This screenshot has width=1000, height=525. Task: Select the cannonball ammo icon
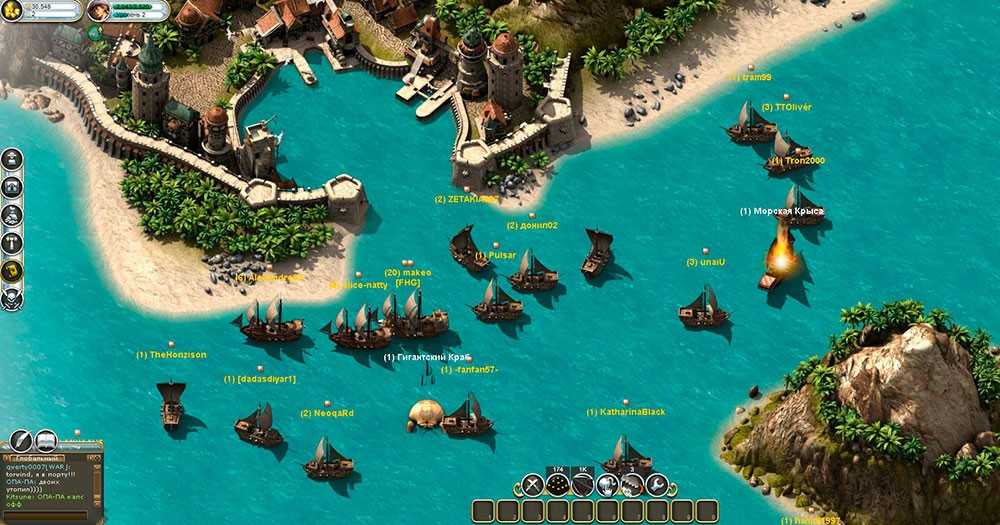pyautogui.click(x=558, y=486)
